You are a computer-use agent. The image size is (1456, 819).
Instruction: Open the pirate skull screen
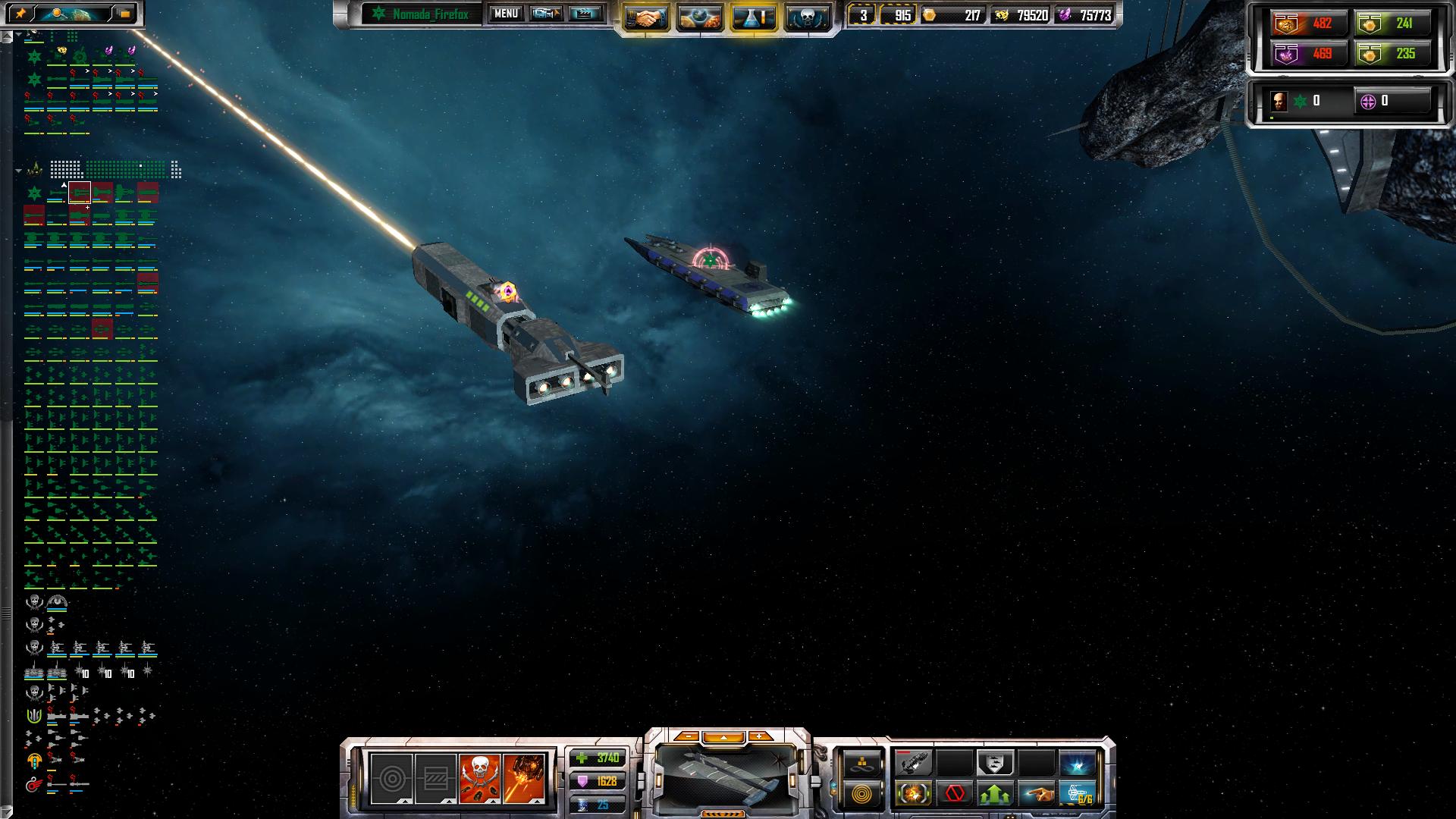806,17
